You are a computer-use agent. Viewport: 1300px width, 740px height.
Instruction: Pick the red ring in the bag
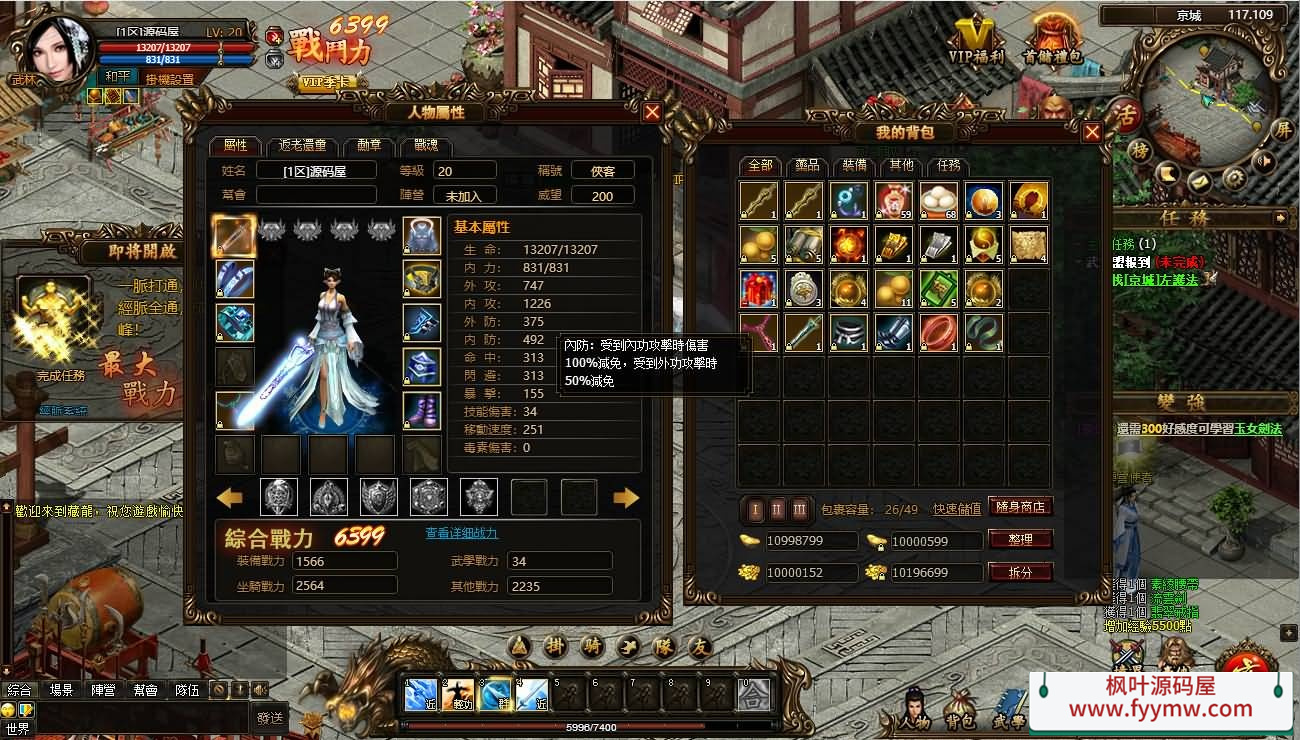(x=938, y=332)
